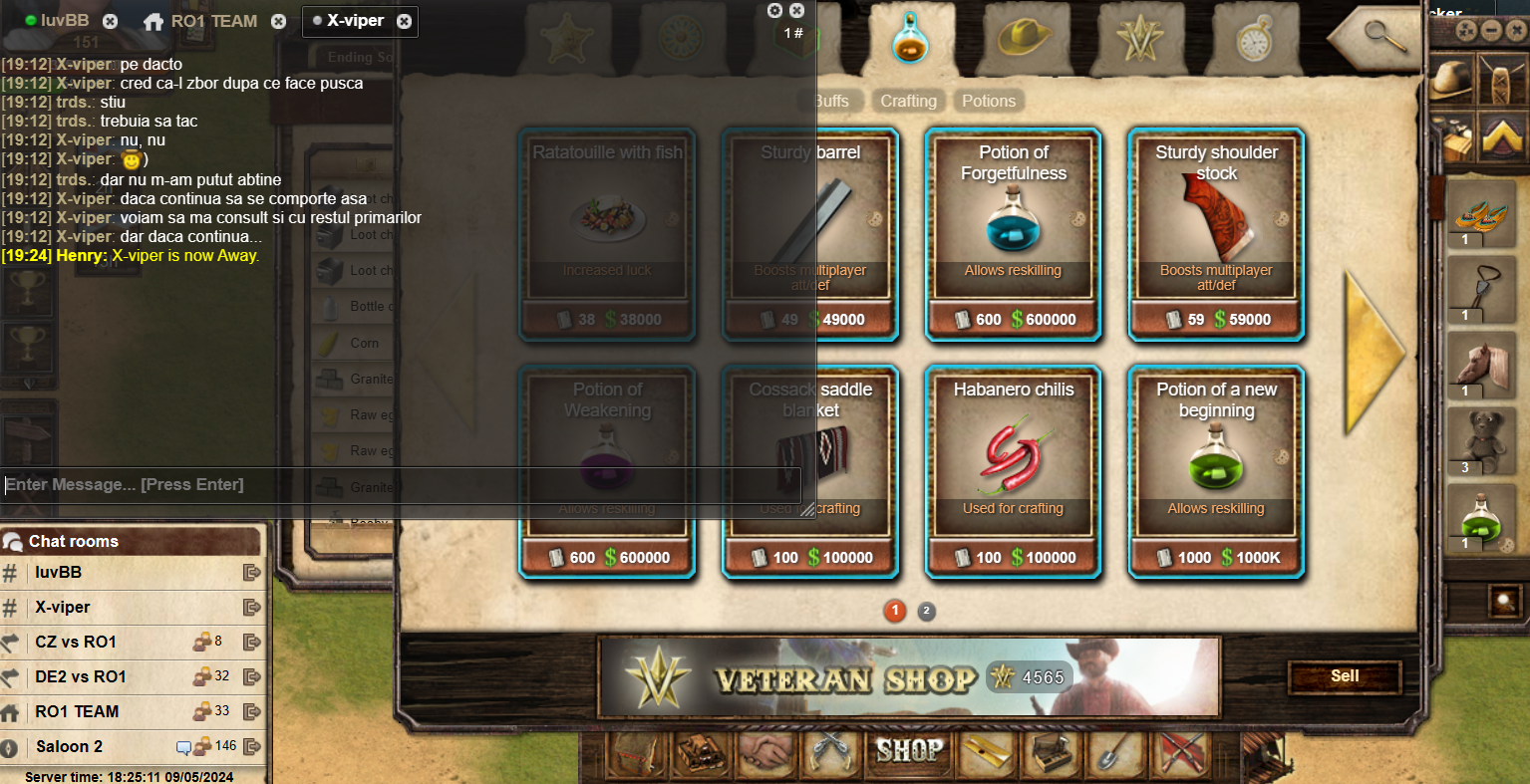Click the Sell button
This screenshot has width=1530, height=784.
point(1345,676)
